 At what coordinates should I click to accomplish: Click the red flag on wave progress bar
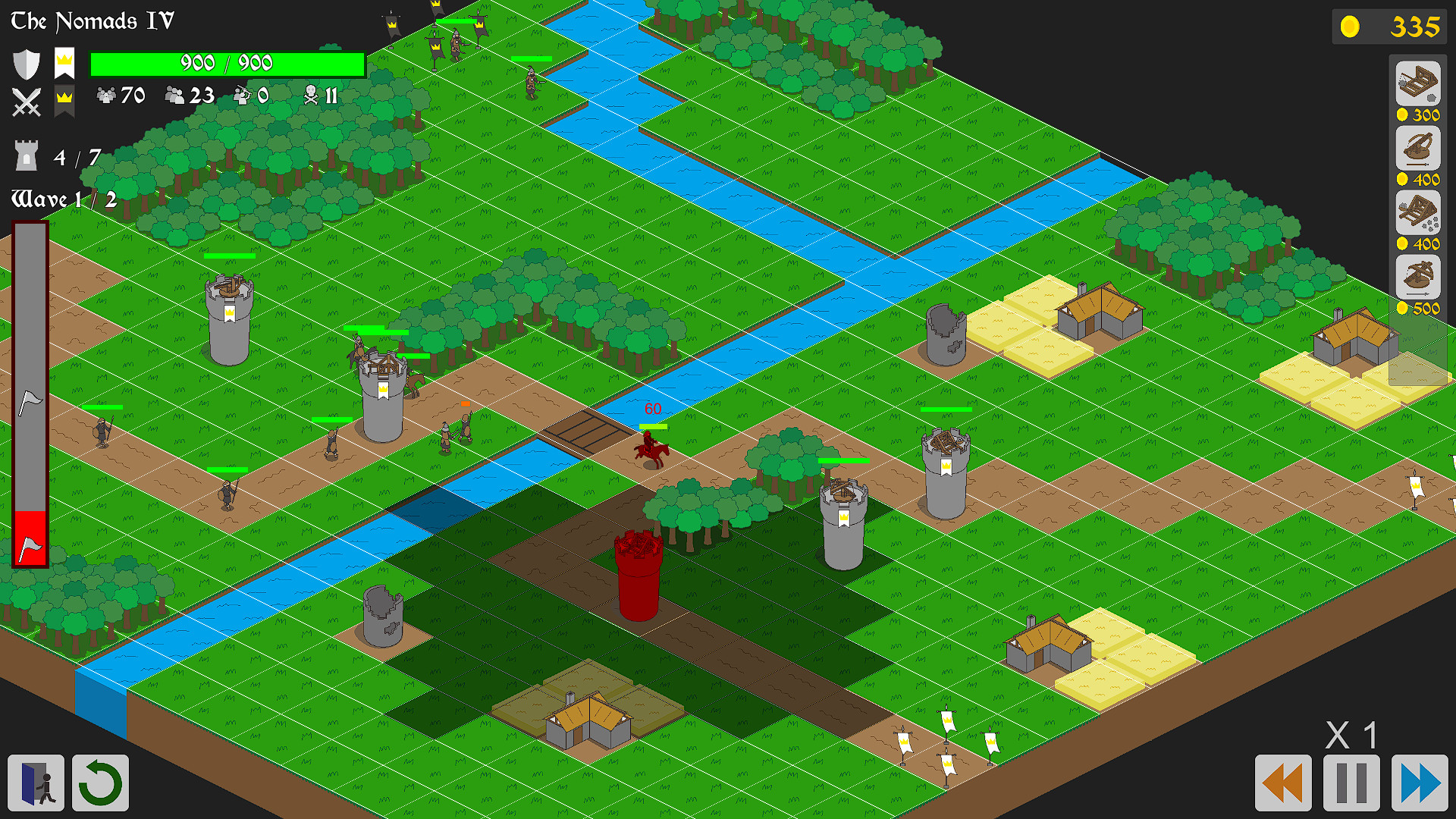pyautogui.click(x=29, y=538)
